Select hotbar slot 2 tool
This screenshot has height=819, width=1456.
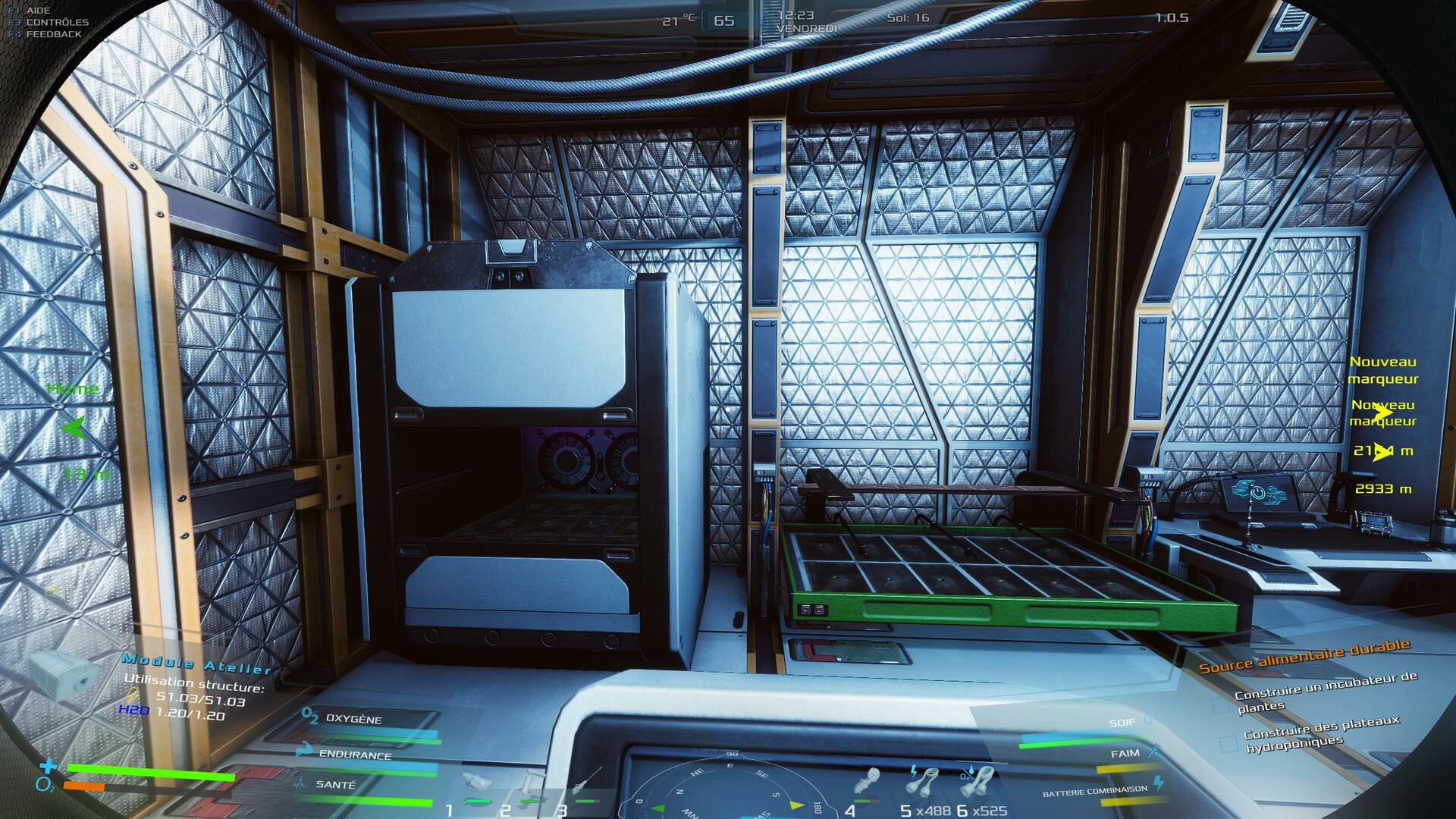(531, 784)
